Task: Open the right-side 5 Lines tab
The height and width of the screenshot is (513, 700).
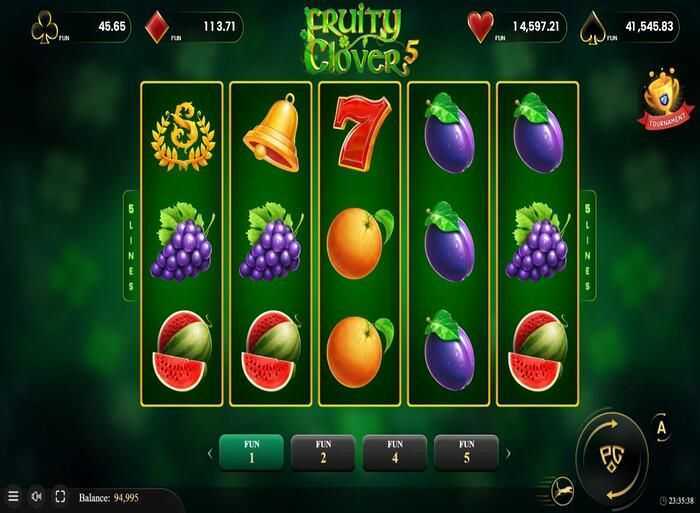Action: pyautogui.click(x=587, y=244)
